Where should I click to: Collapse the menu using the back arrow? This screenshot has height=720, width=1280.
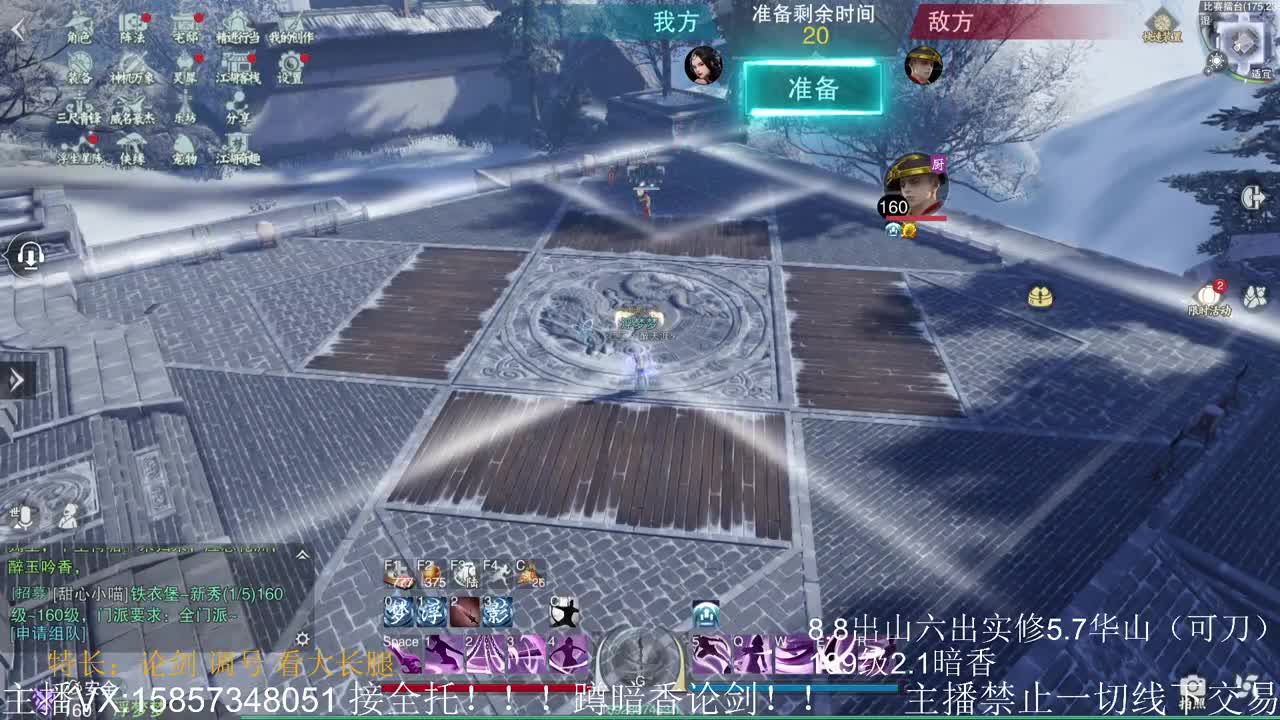16,29
